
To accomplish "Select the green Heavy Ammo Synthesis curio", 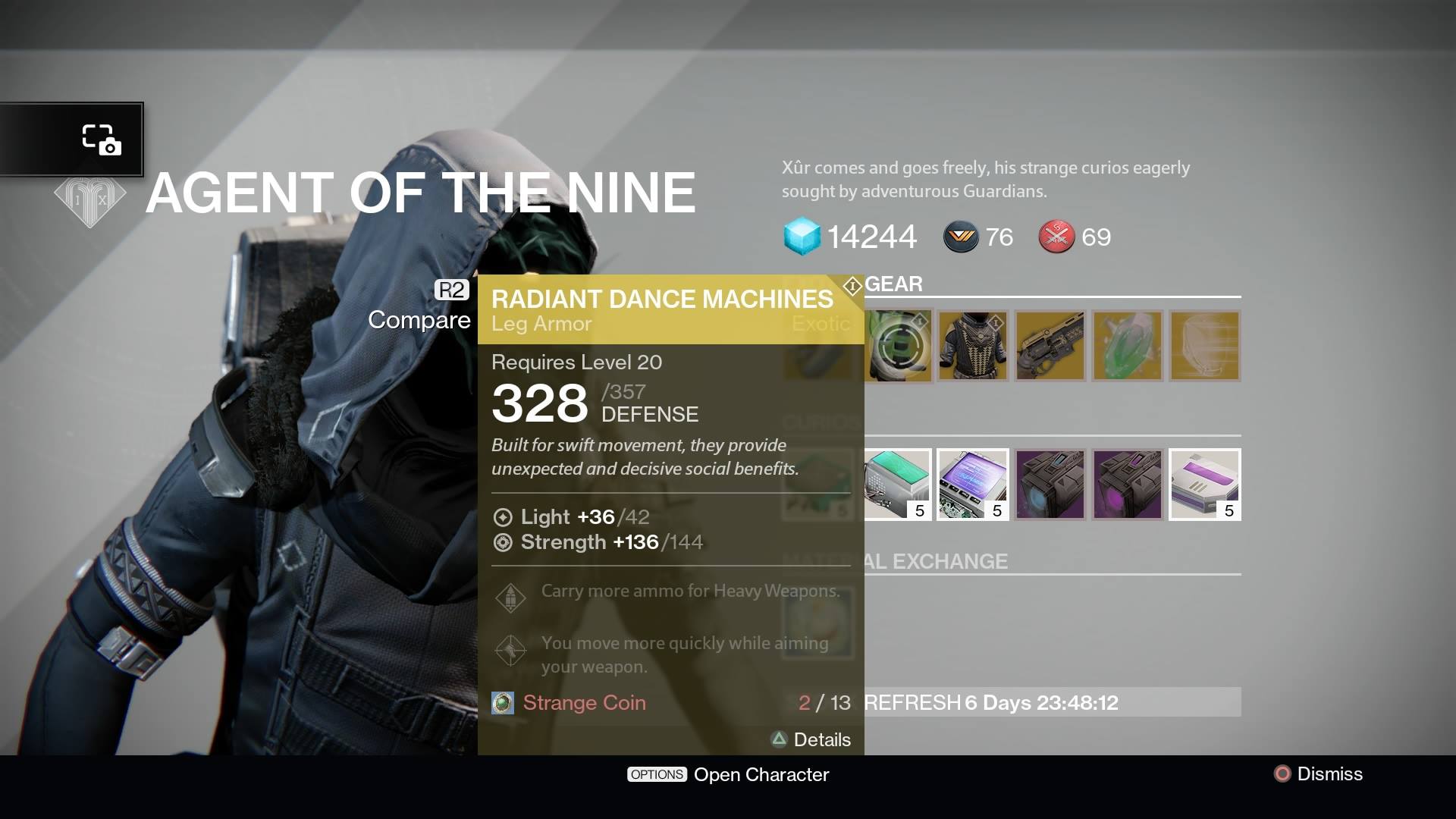I will click(x=897, y=485).
